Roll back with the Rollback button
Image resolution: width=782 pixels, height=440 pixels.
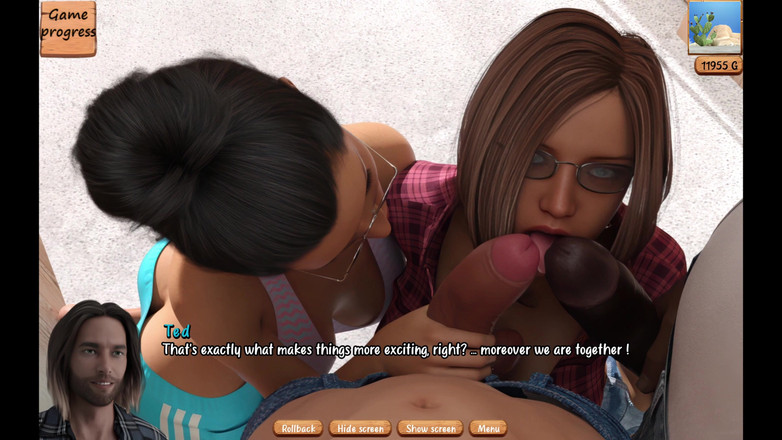(298, 428)
